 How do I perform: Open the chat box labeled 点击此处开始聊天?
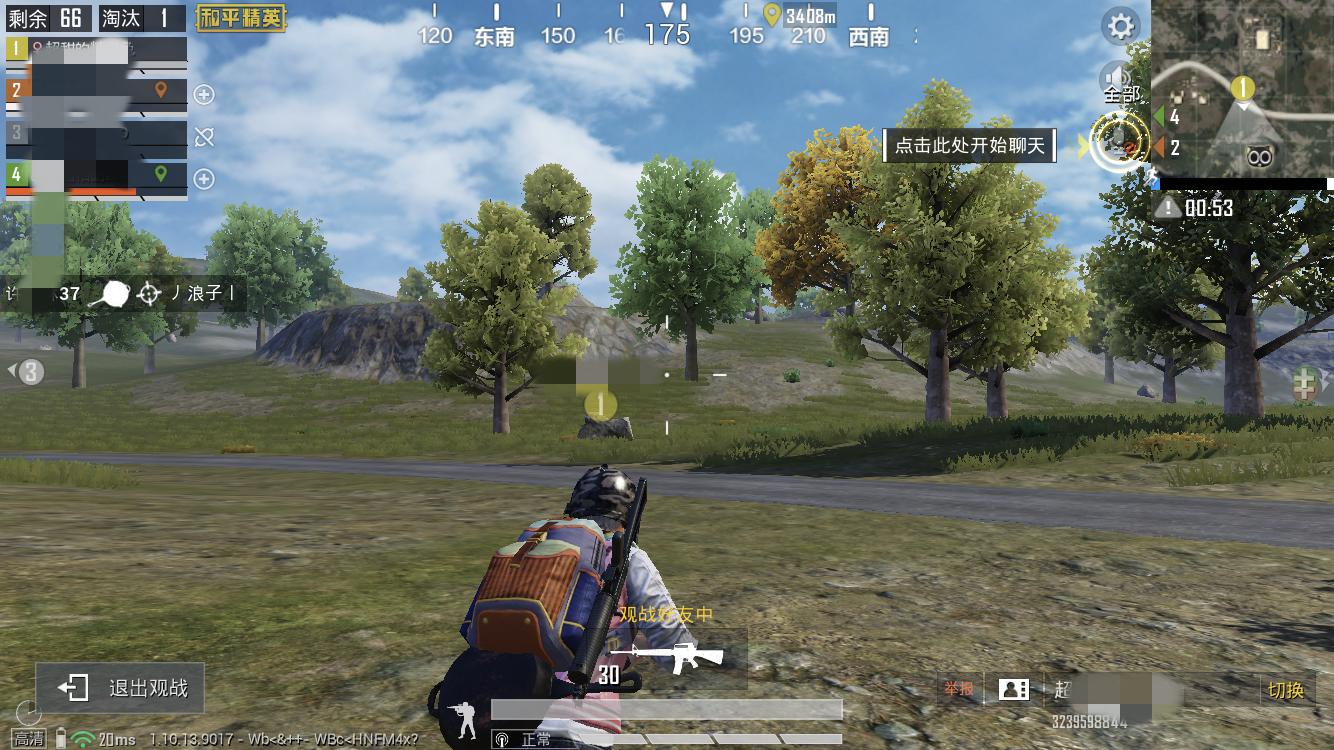coord(968,146)
